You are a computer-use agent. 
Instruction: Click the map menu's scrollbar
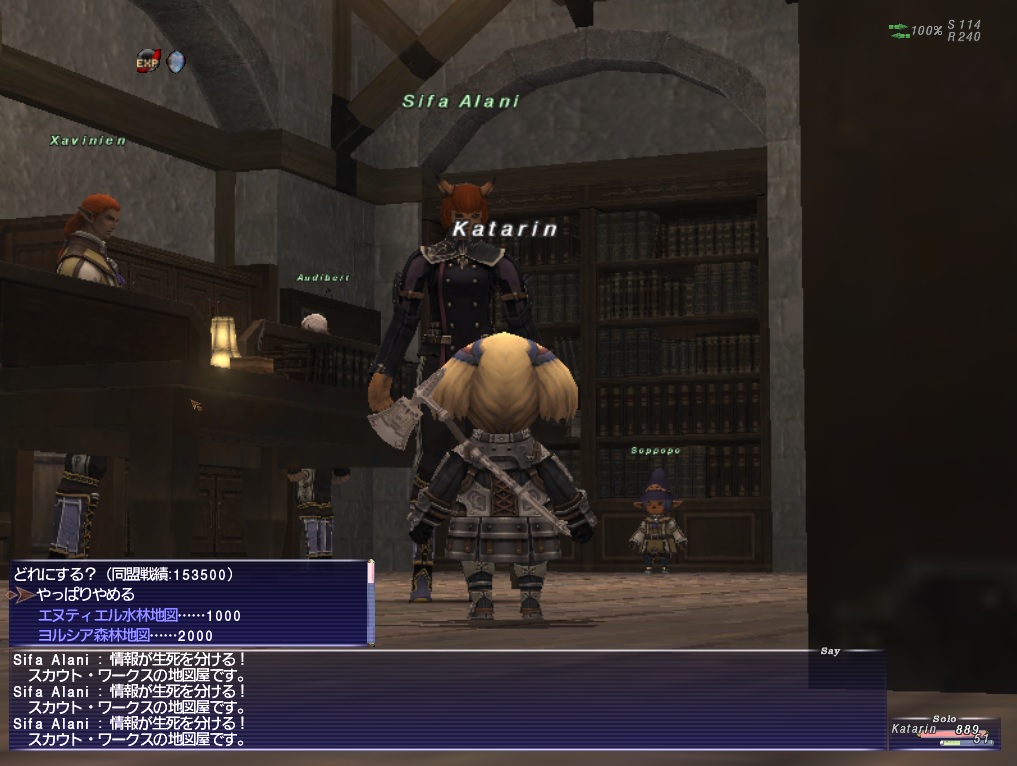click(370, 603)
